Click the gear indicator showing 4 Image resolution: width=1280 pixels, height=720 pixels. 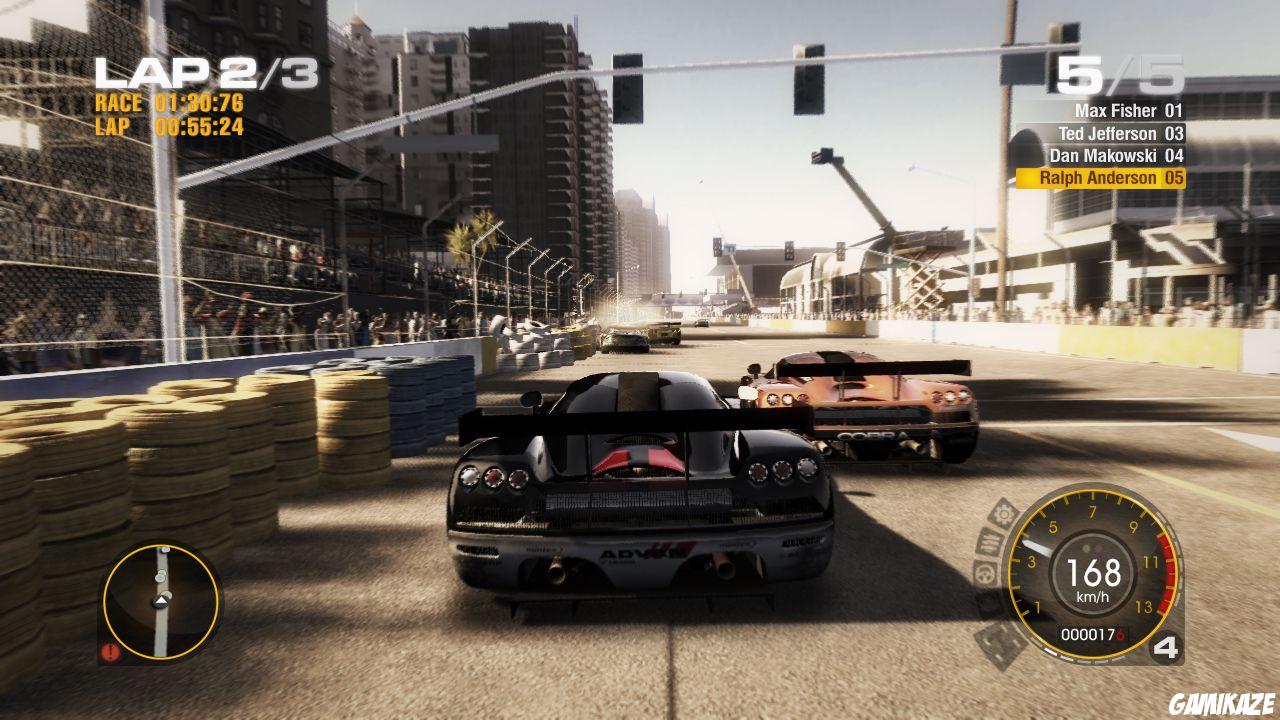[x=1163, y=648]
